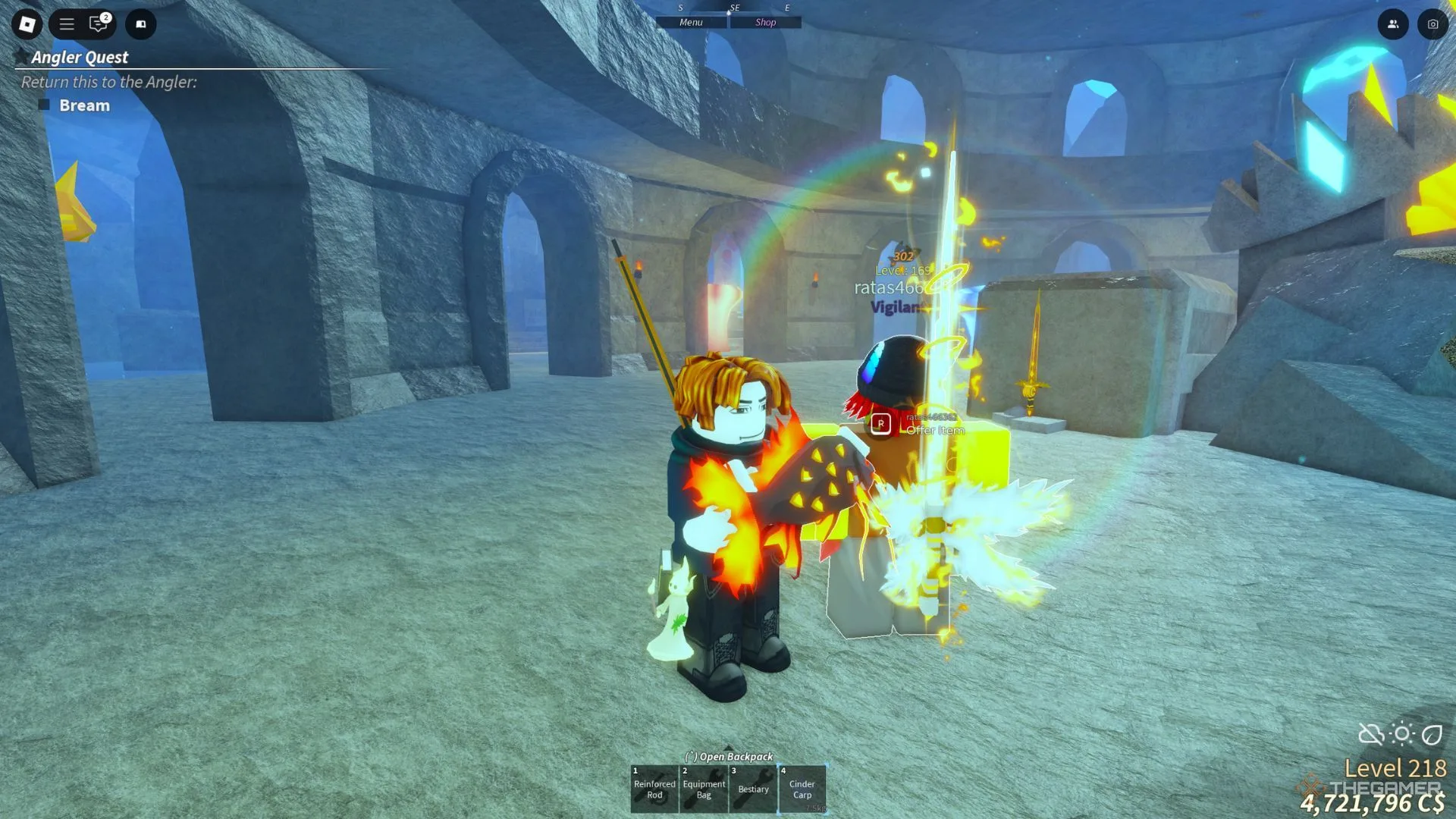The image size is (1456, 819).
Task: Show the player list icon
Action: (1393, 24)
